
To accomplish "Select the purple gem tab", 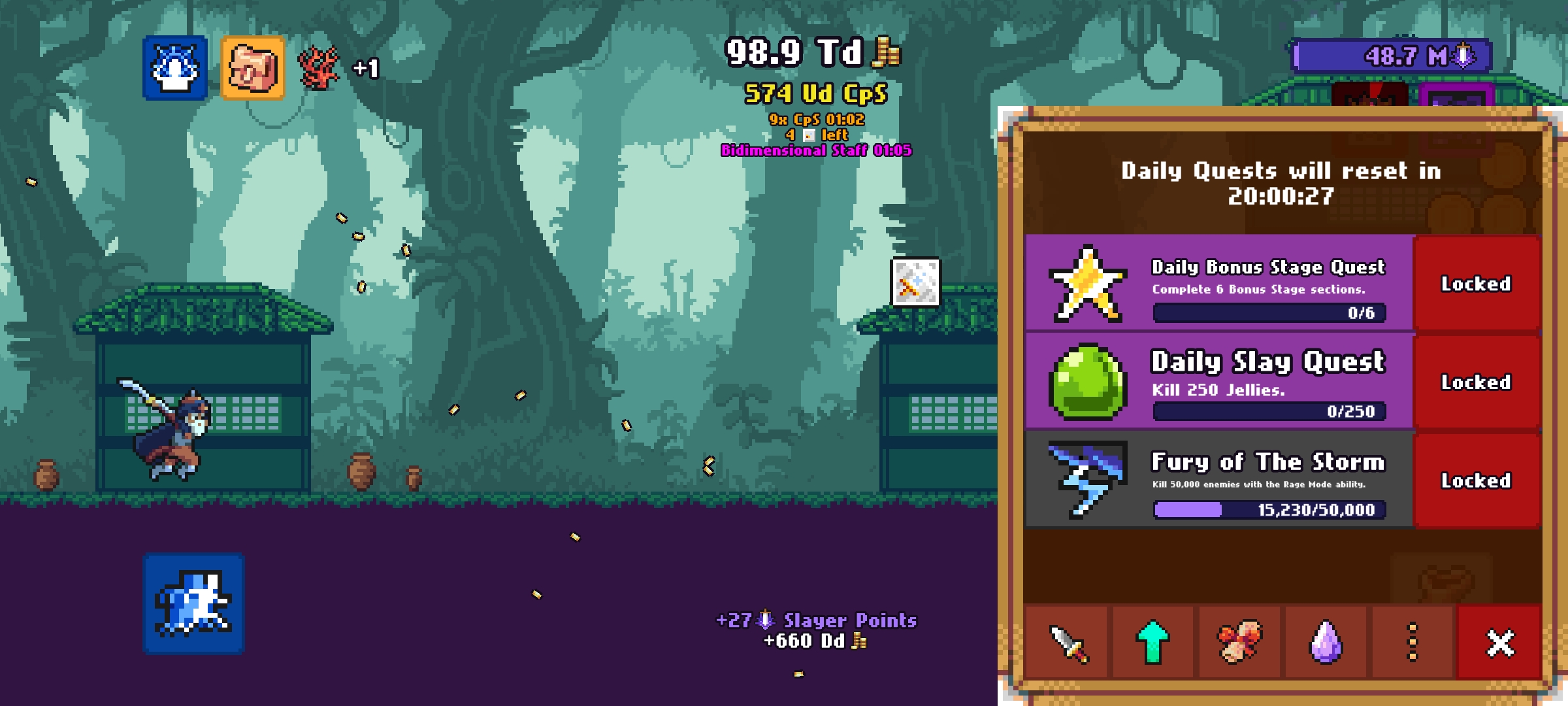I will point(1326,643).
